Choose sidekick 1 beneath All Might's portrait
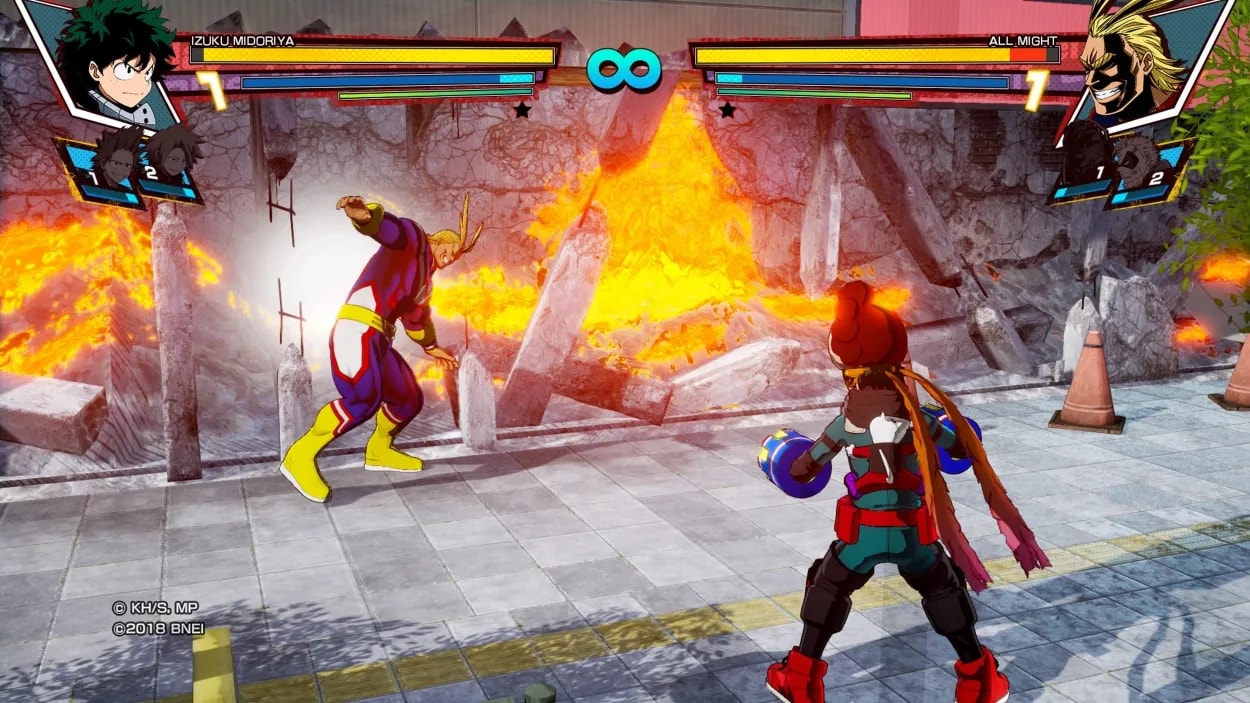 1089,165
